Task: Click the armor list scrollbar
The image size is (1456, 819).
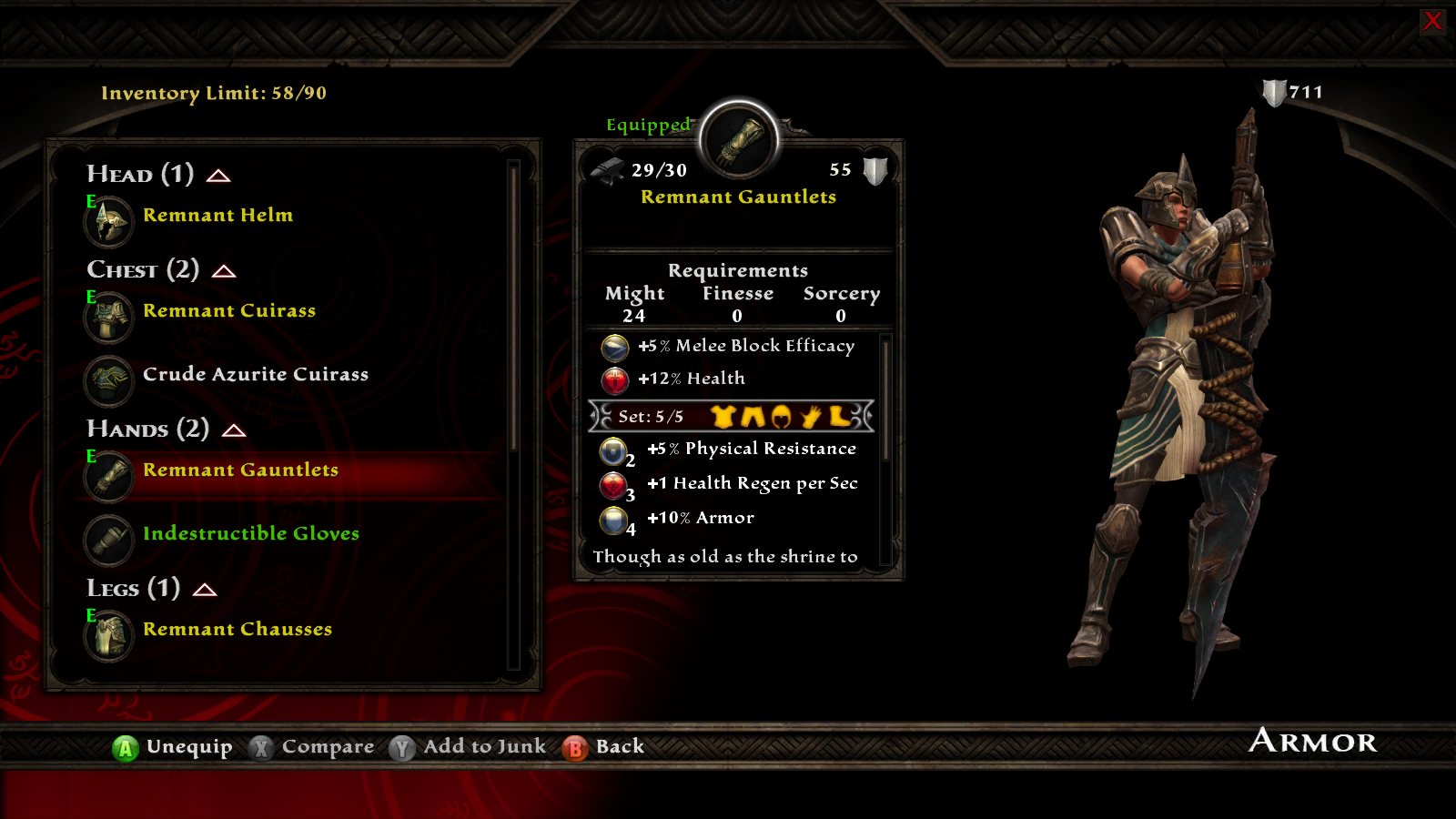Action: 514,309
